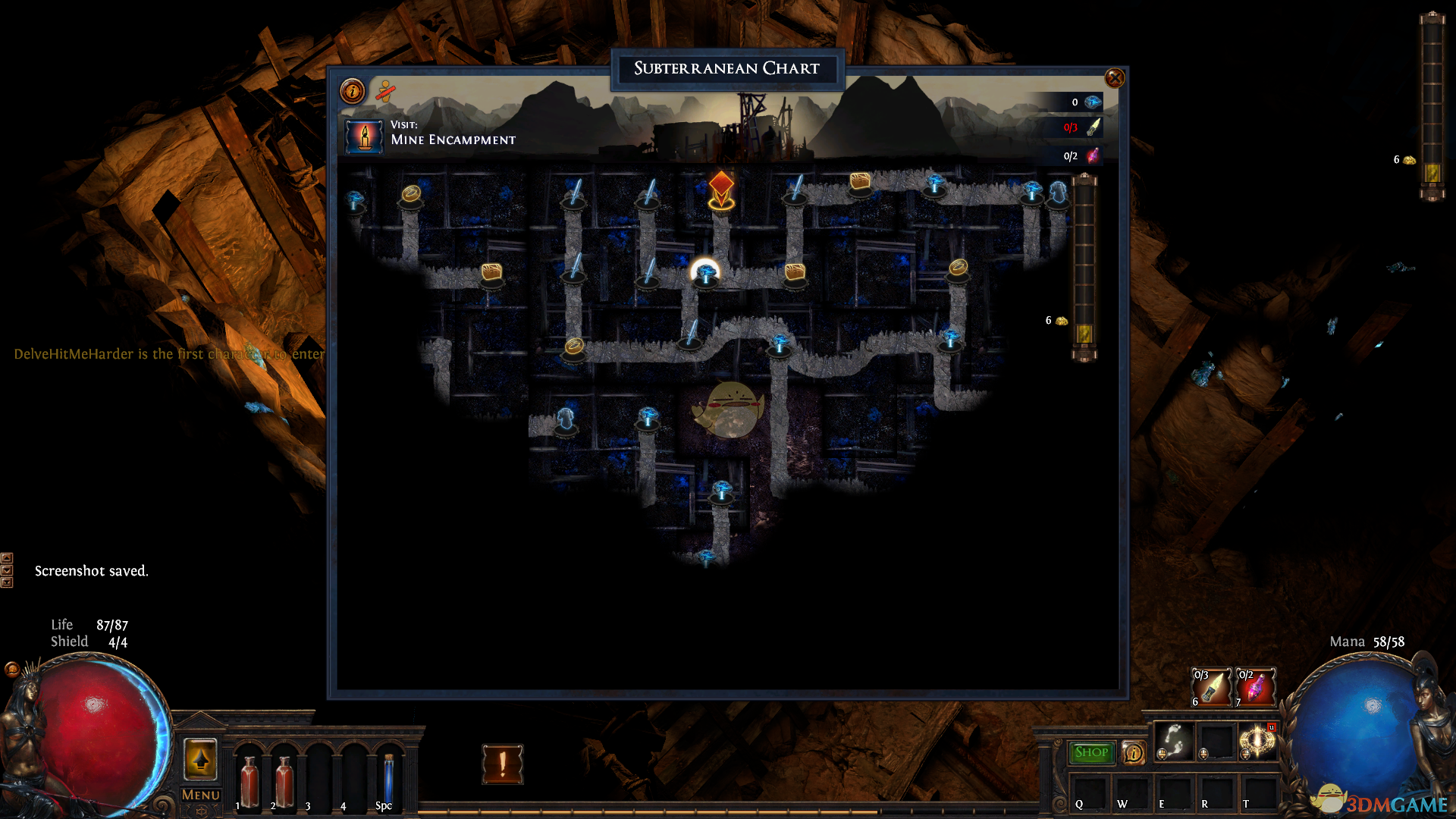Click the exclamation mark notification
1456x819 pixels.
[502, 764]
